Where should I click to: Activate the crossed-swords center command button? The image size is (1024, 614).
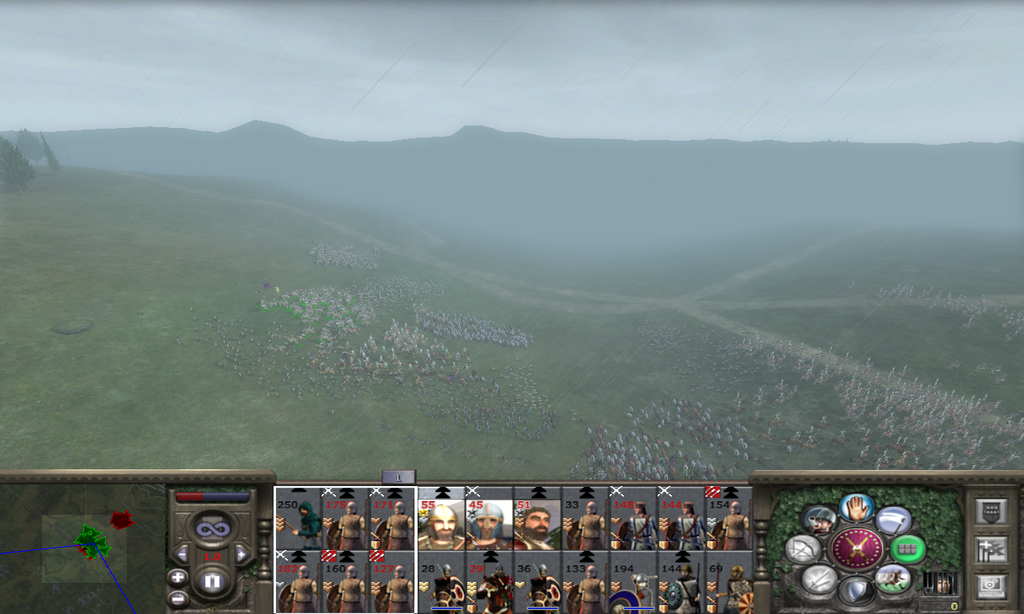[x=857, y=548]
